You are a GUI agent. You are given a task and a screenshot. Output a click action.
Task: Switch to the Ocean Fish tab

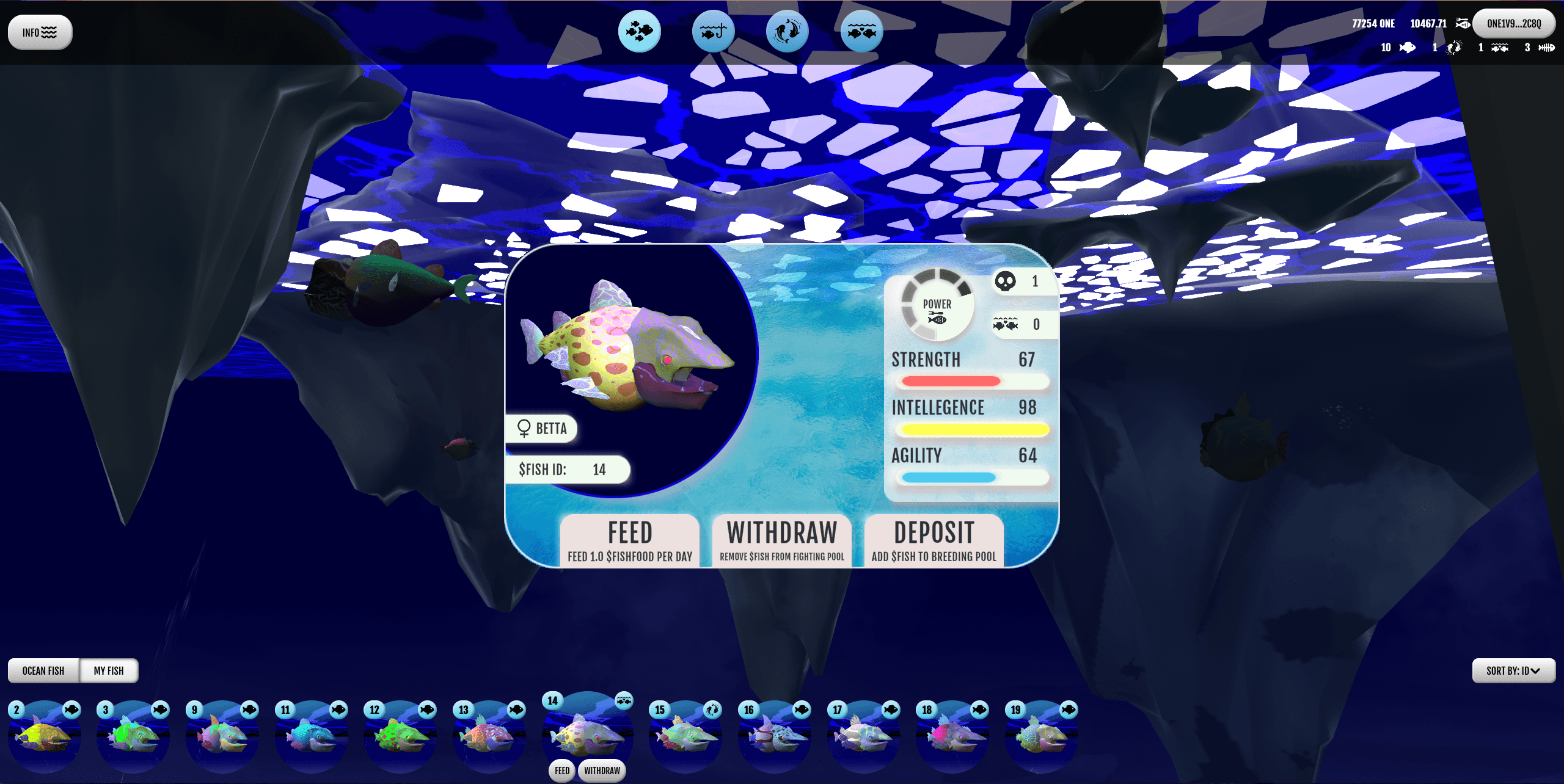(43, 670)
